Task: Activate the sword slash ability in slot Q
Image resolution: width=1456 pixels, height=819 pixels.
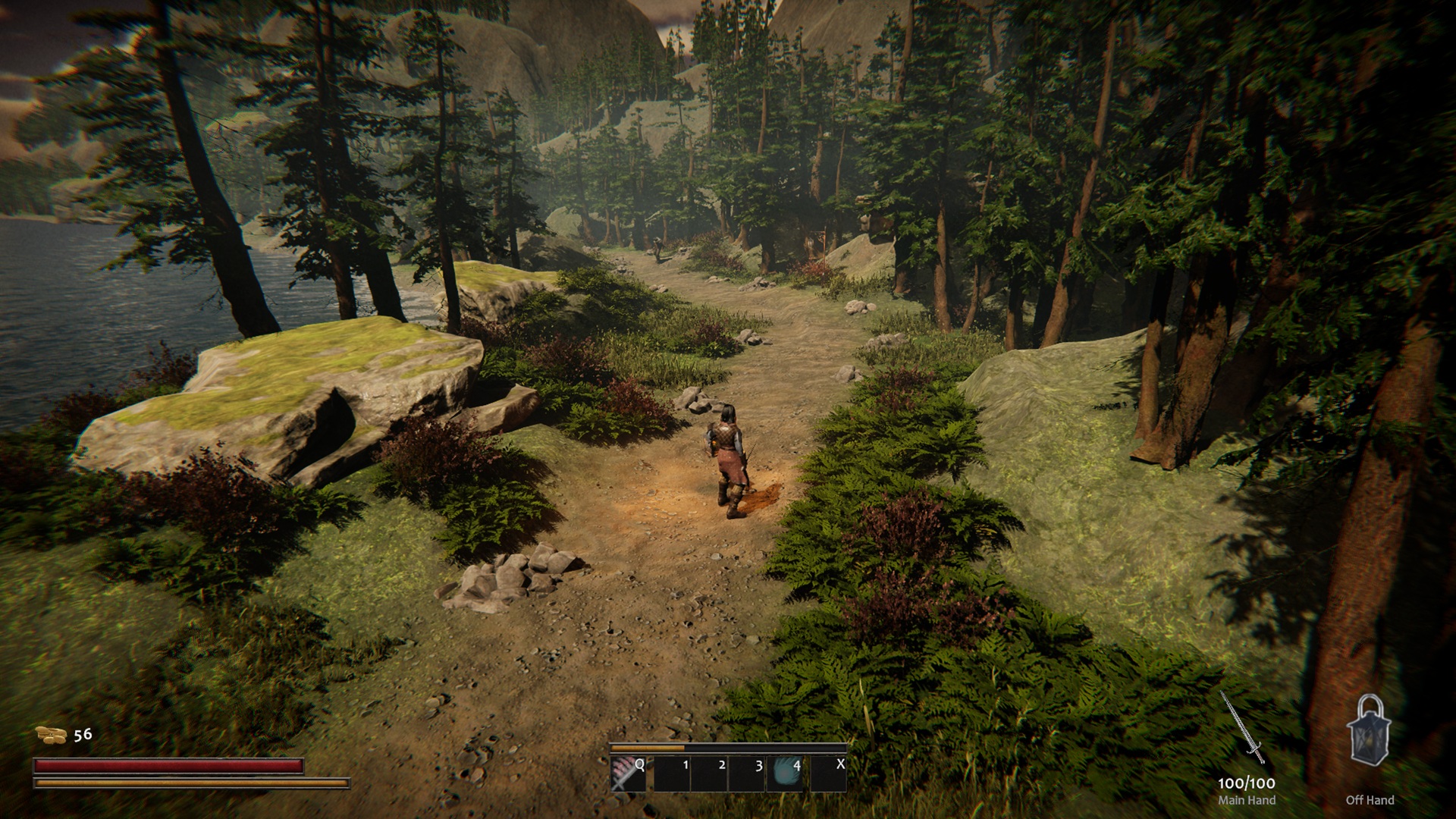Action: (628, 773)
